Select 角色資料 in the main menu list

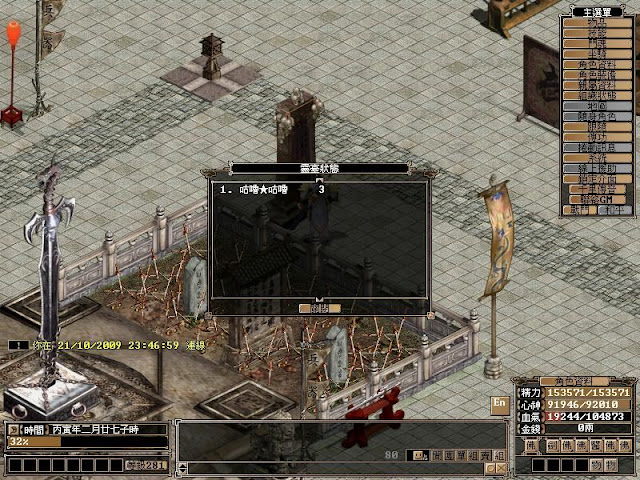(597, 62)
